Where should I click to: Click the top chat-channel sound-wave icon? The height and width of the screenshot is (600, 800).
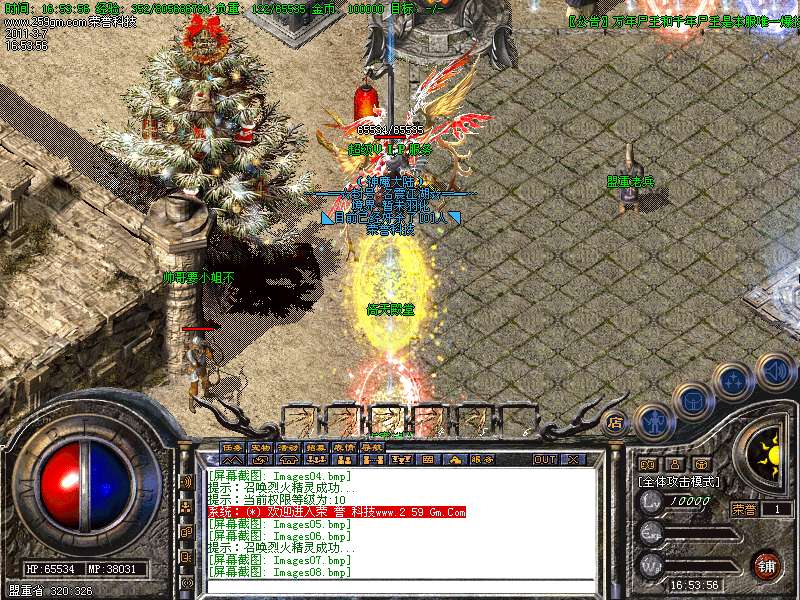coord(186,481)
